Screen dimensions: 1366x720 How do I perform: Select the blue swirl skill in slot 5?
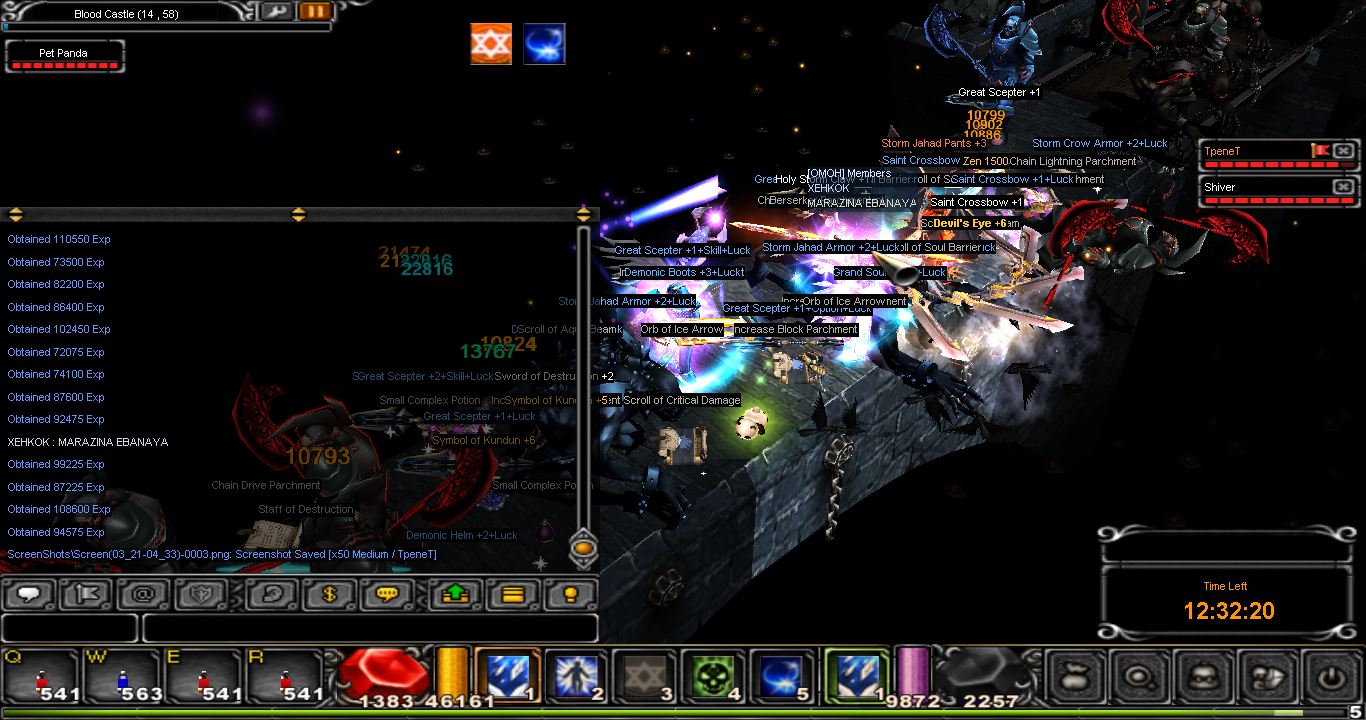click(782, 676)
